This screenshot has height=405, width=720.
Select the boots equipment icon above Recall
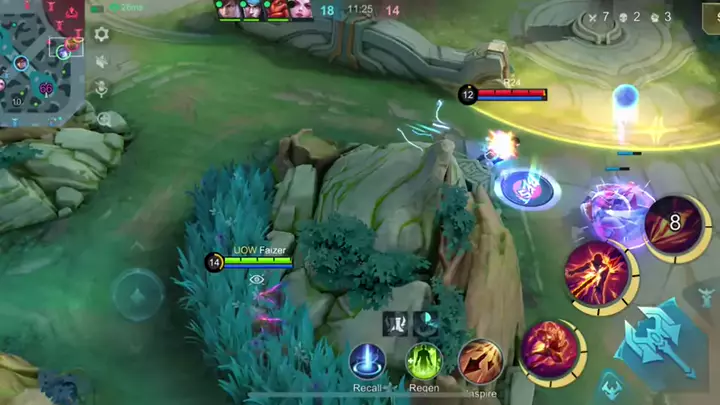coord(393,323)
